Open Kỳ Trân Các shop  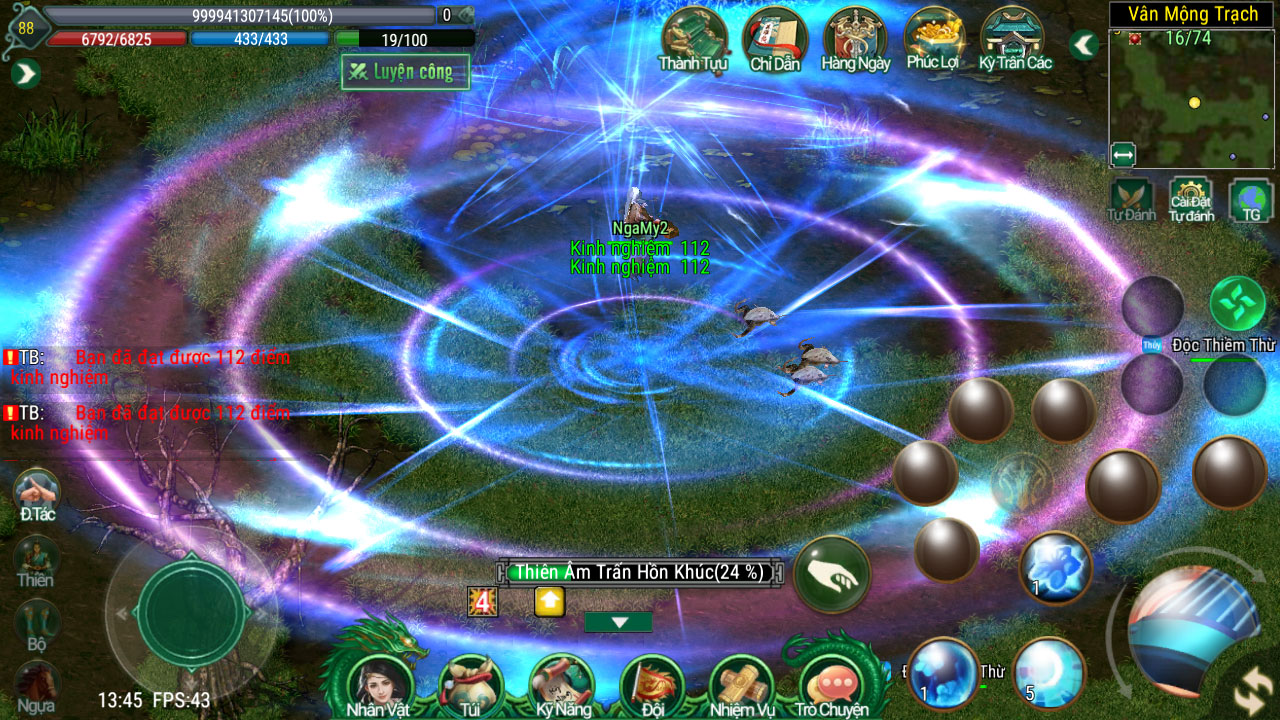click(x=1015, y=38)
